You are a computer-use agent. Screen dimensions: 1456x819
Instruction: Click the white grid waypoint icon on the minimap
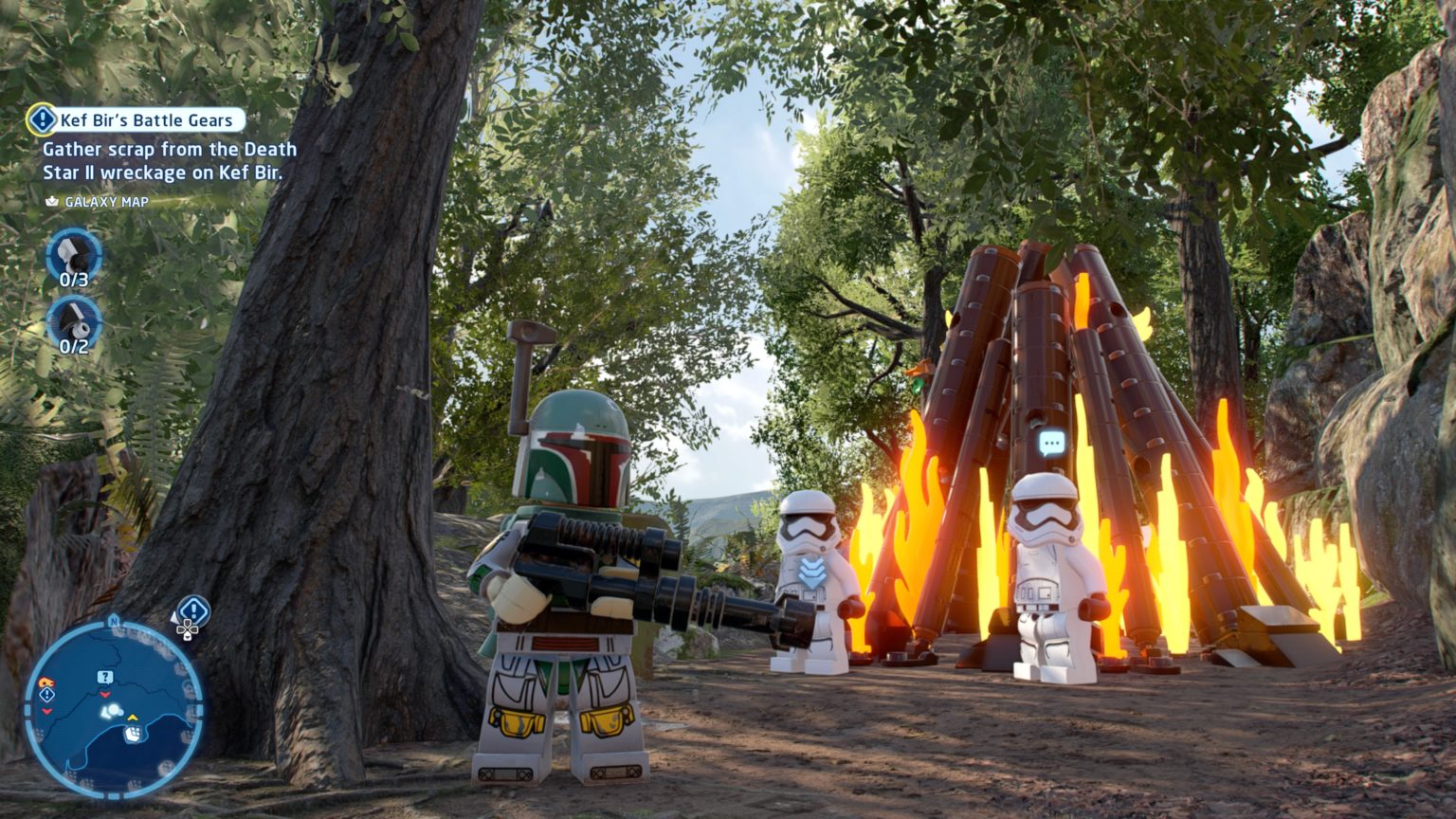pos(134,733)
